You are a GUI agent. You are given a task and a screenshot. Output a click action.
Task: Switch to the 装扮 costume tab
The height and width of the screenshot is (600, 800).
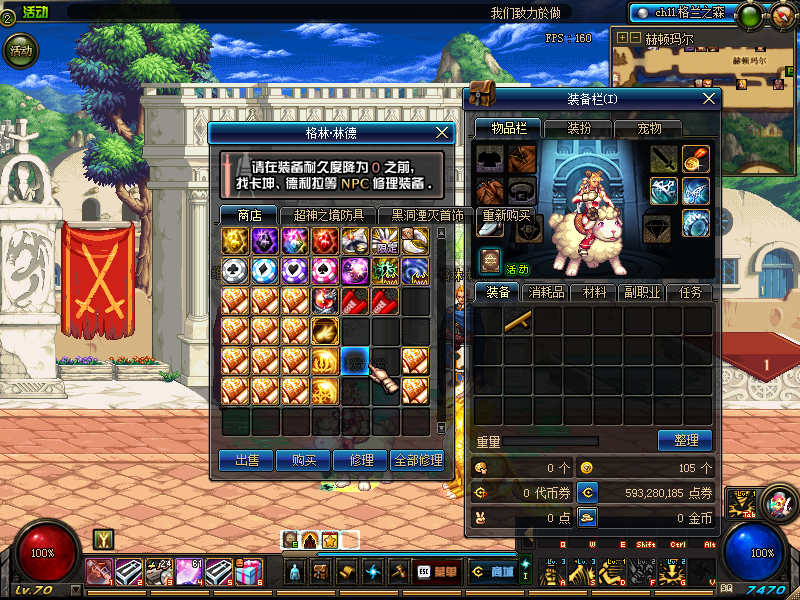(x=580, y=128)
